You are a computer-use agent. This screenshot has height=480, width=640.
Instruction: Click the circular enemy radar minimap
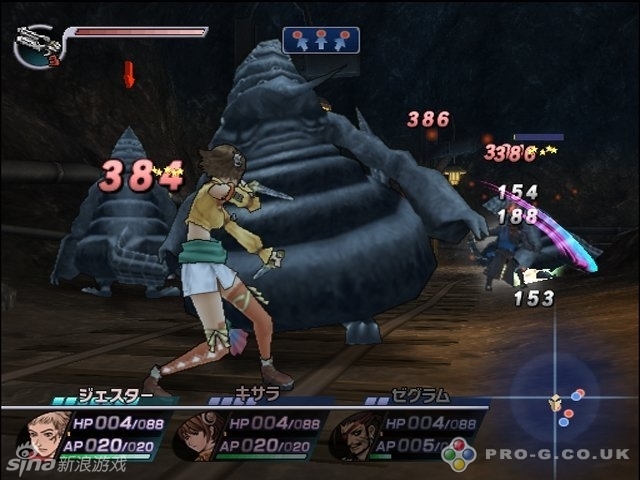pos(555,400)
